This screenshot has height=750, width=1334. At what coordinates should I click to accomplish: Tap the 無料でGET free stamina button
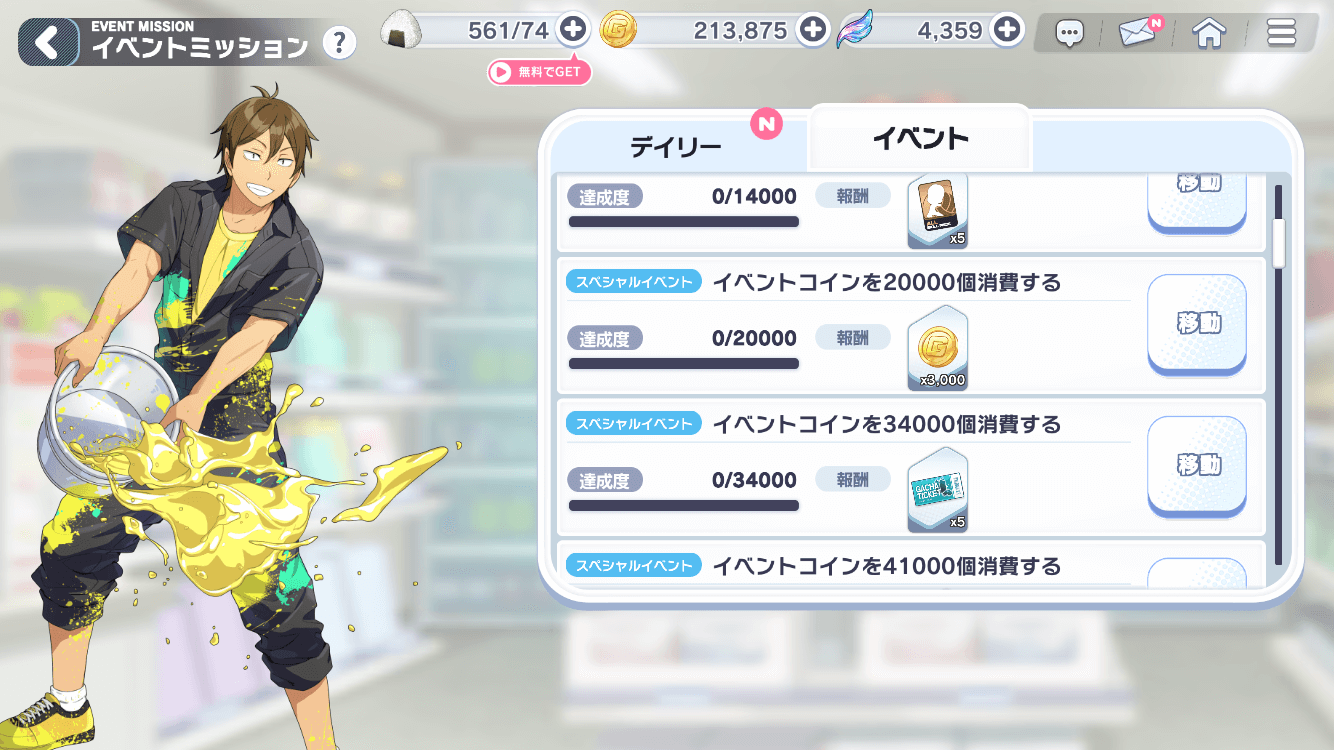coord(539,71)
